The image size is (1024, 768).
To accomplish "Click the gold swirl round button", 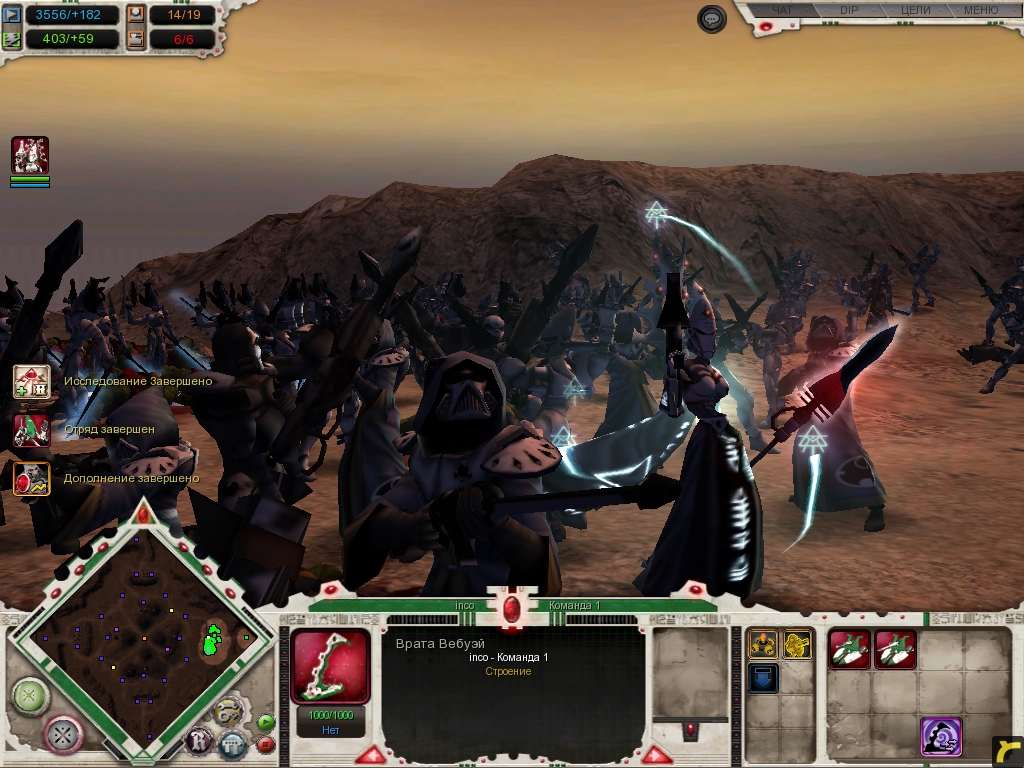I will 229,711.
